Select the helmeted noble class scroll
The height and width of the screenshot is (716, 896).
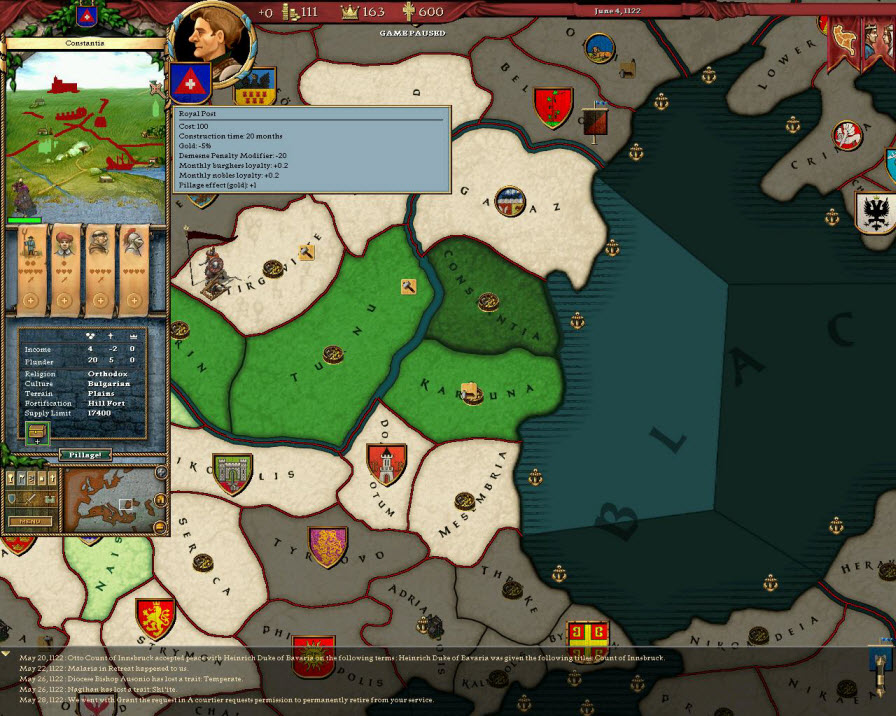coord(132,266)
